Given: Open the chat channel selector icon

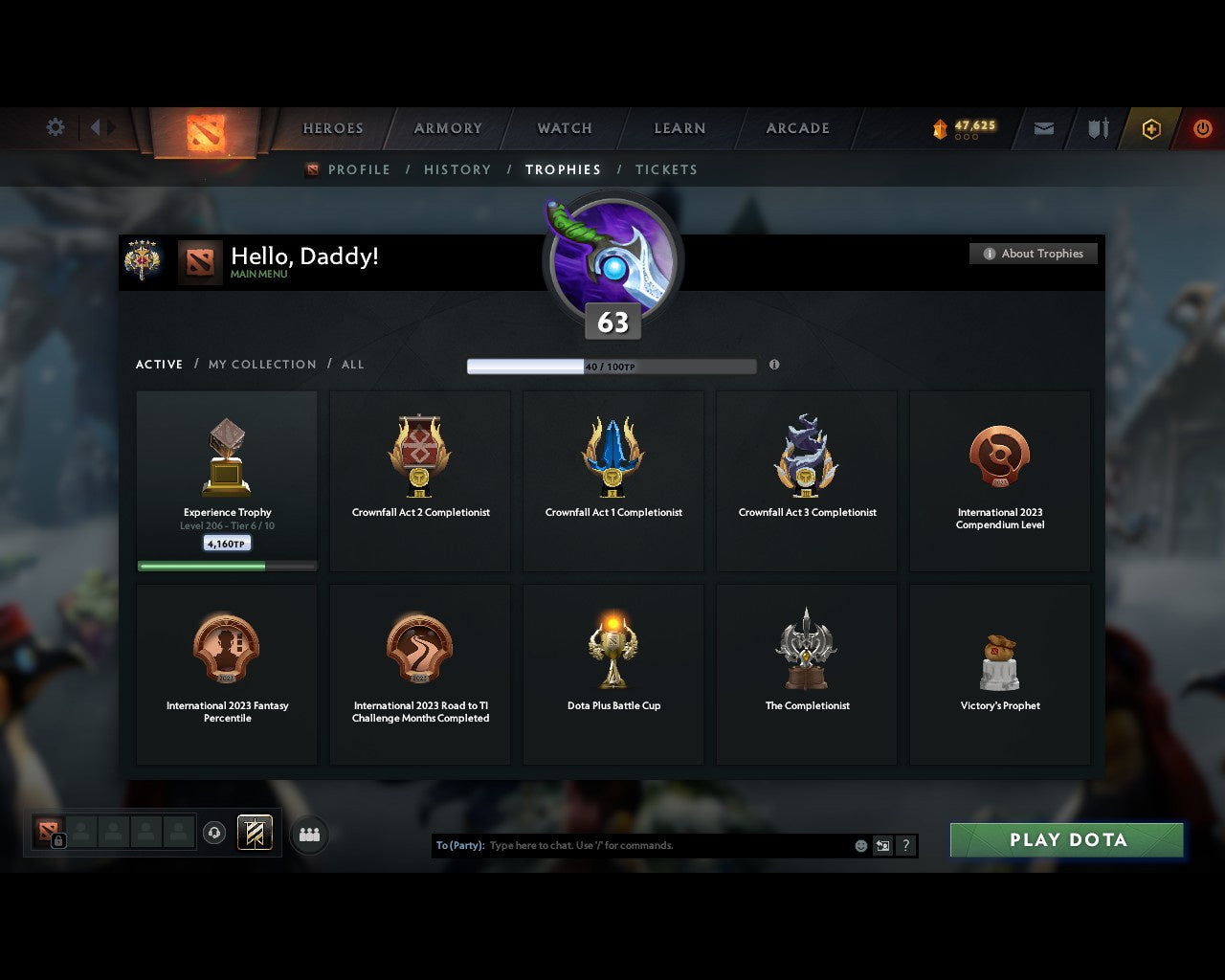Looking at the screenshot, I should coord(882,845).
